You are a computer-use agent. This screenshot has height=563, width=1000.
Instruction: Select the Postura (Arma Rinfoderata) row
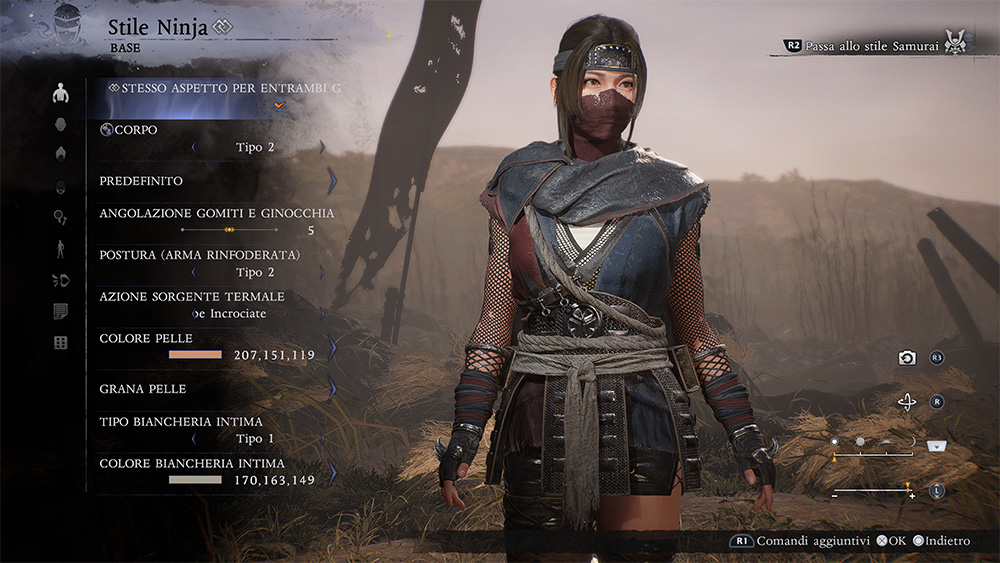213,264
